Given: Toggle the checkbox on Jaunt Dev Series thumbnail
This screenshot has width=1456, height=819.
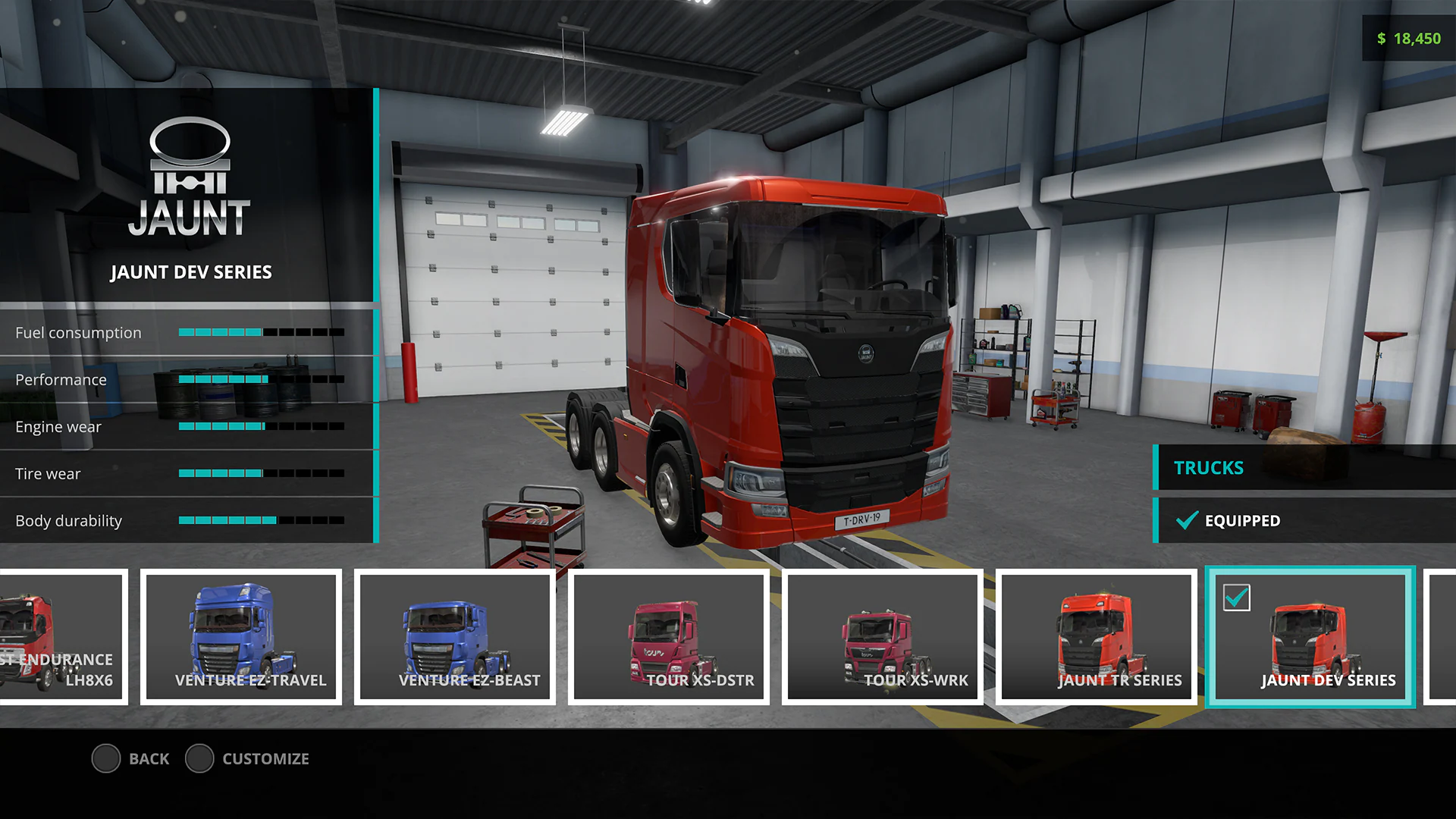Looking at the screenshot, I should [1236, 598].
